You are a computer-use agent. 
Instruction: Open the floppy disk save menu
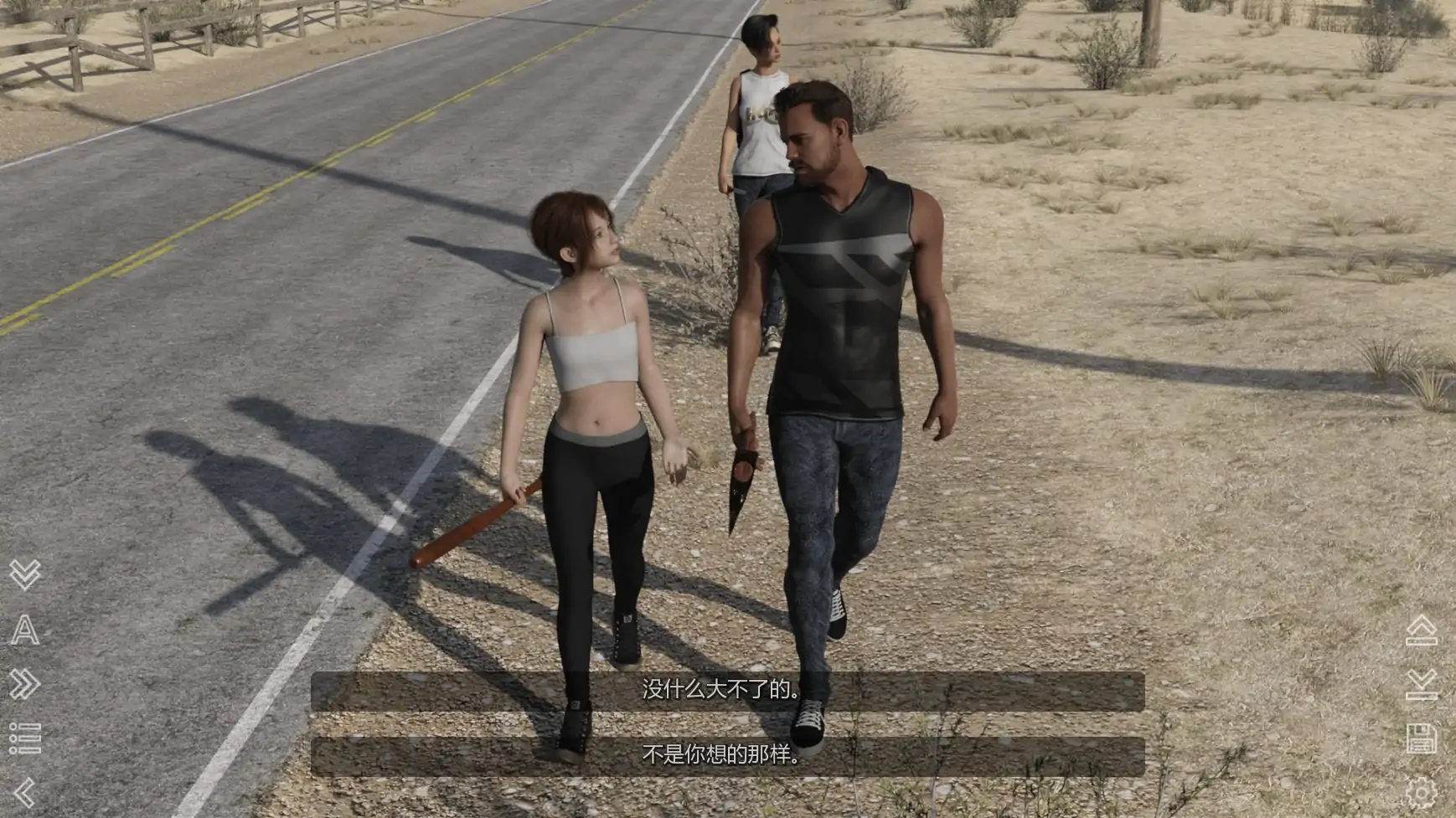(1422, 738)
